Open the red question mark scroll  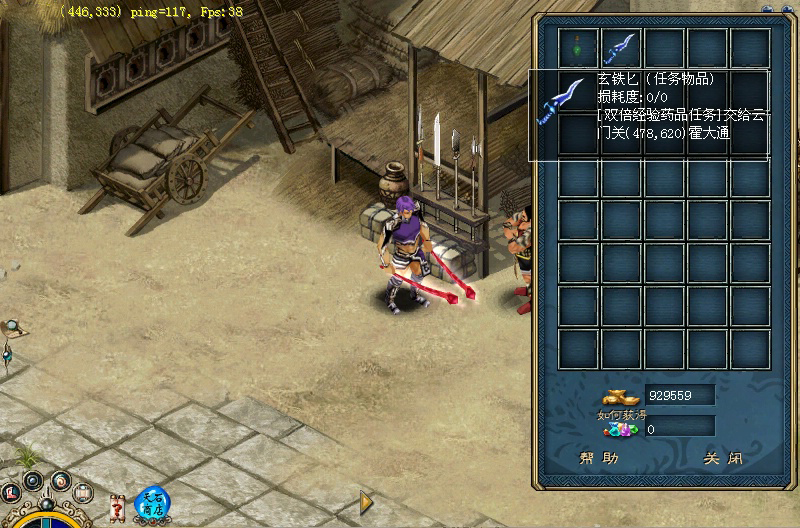tap(118, 506)
